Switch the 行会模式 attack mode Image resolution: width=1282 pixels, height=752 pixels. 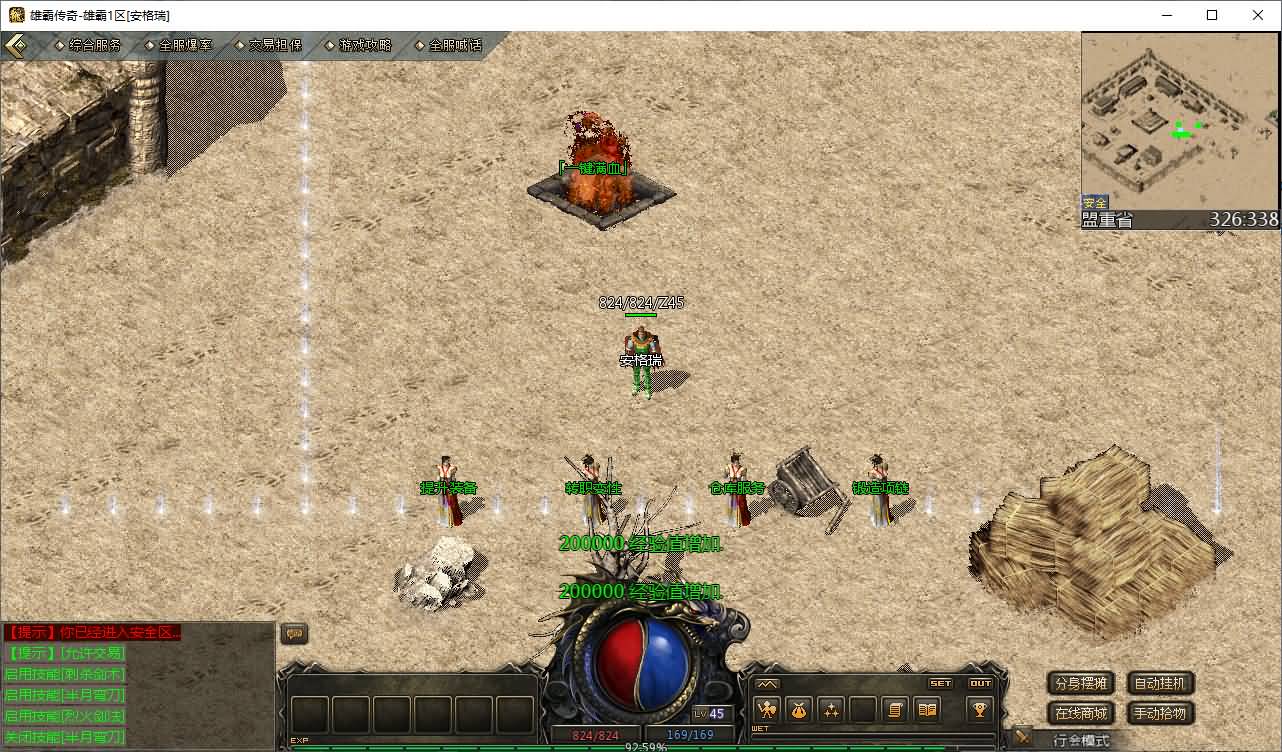(x=1080, y=741)
